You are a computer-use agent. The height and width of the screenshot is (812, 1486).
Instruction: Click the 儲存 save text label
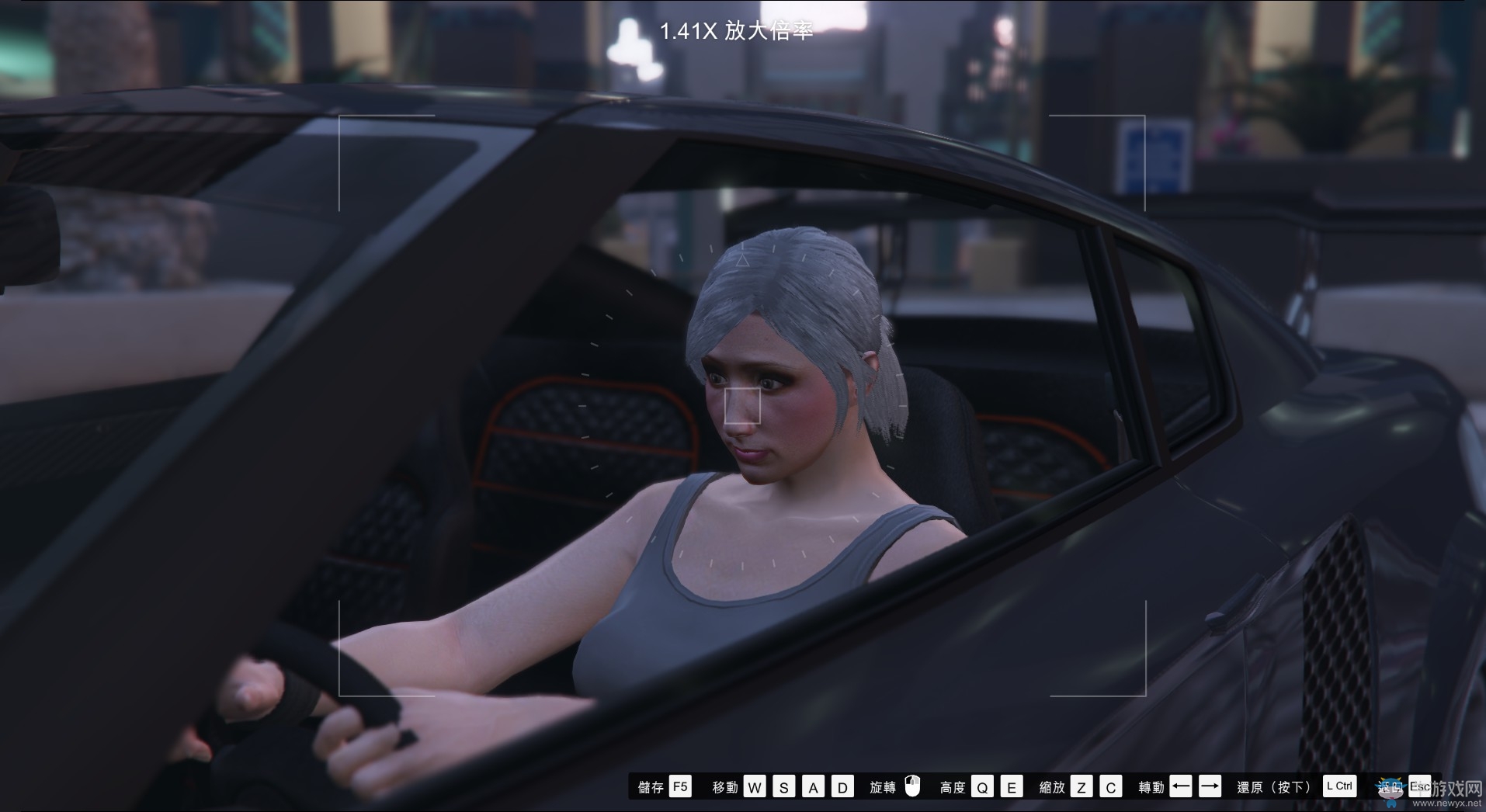(649, 786)
